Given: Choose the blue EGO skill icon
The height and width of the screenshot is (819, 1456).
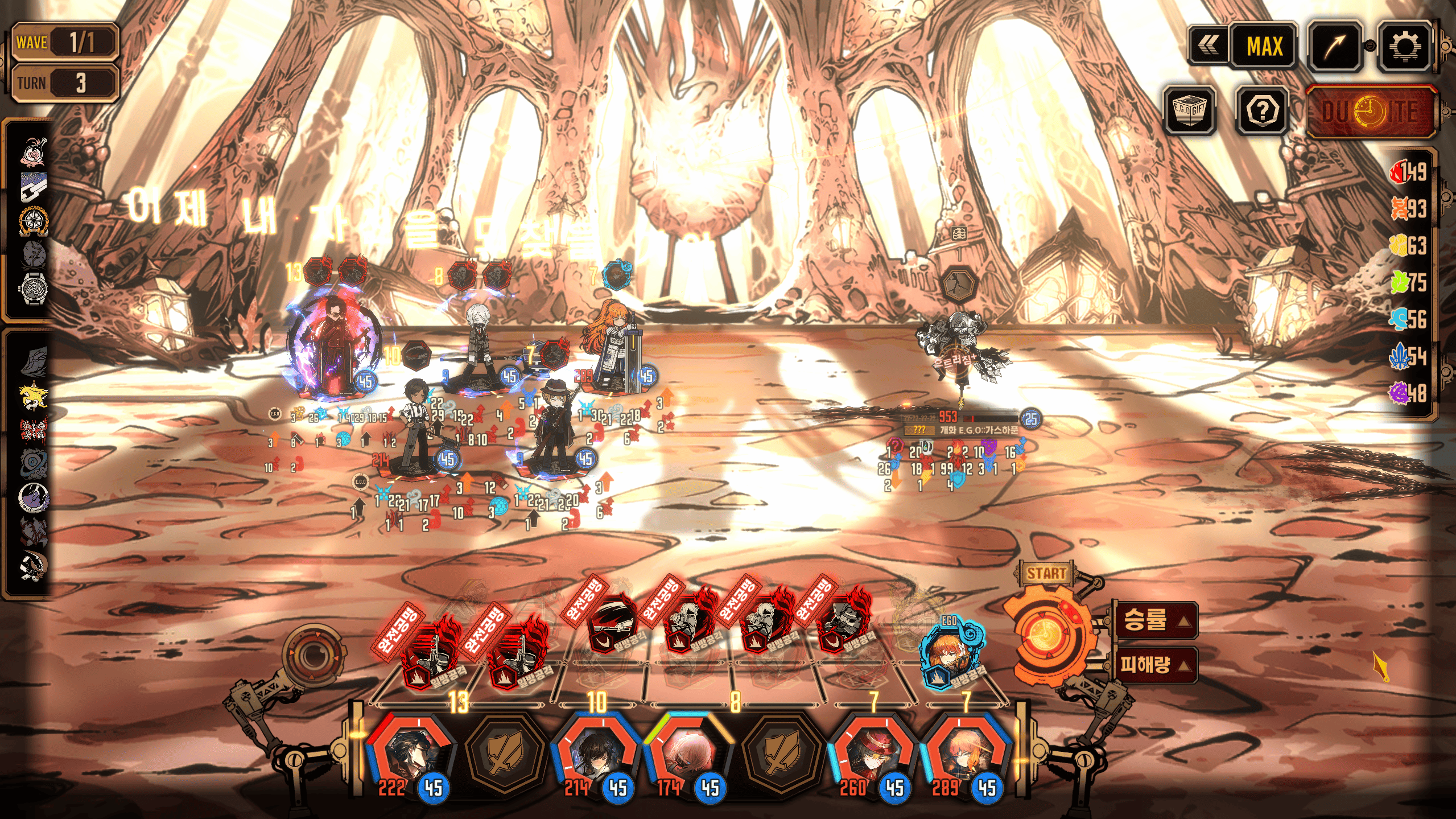Looking at the screenshot, I should point(949,655).
